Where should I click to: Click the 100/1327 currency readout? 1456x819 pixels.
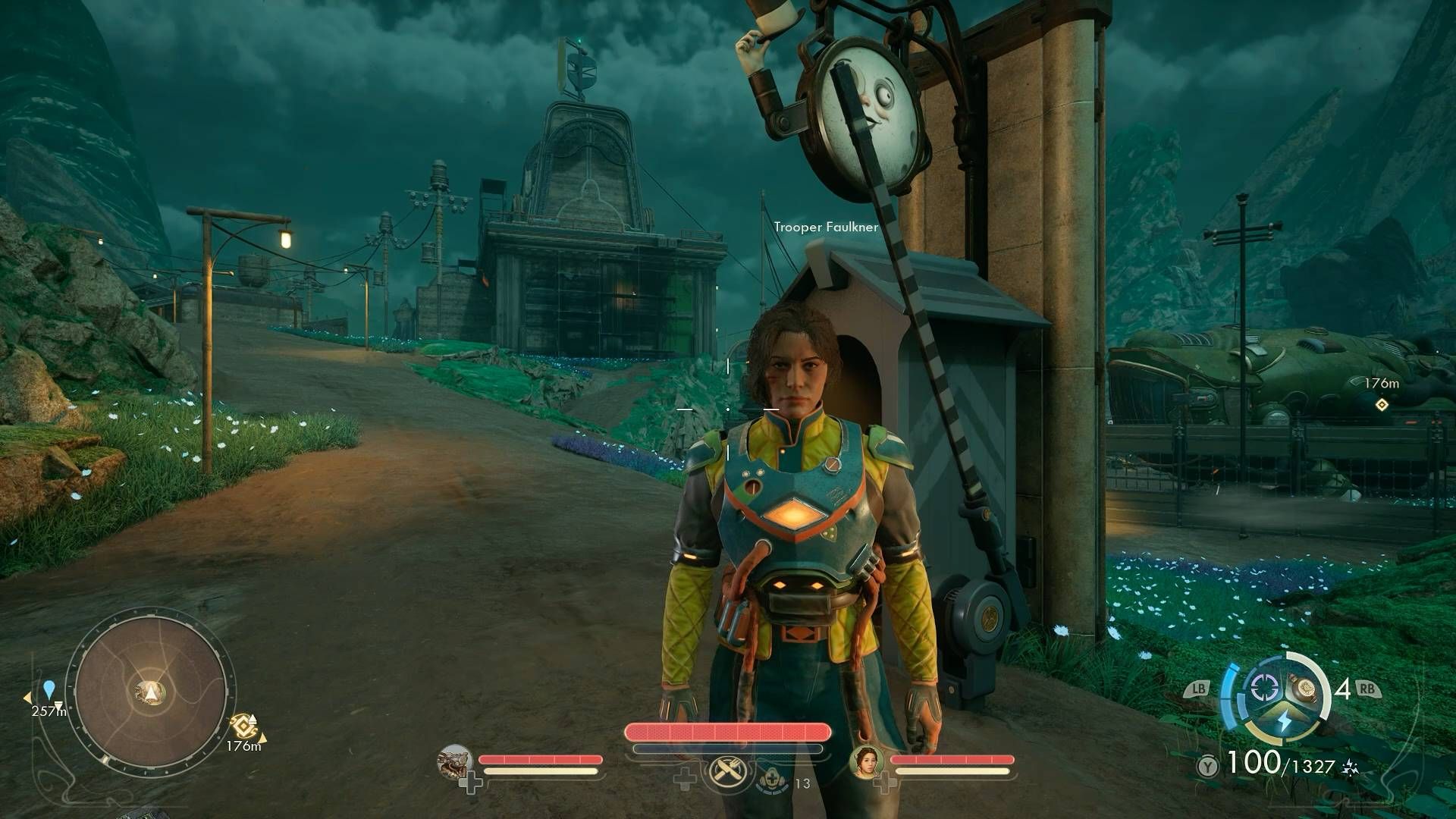[x=1279, y=763]
